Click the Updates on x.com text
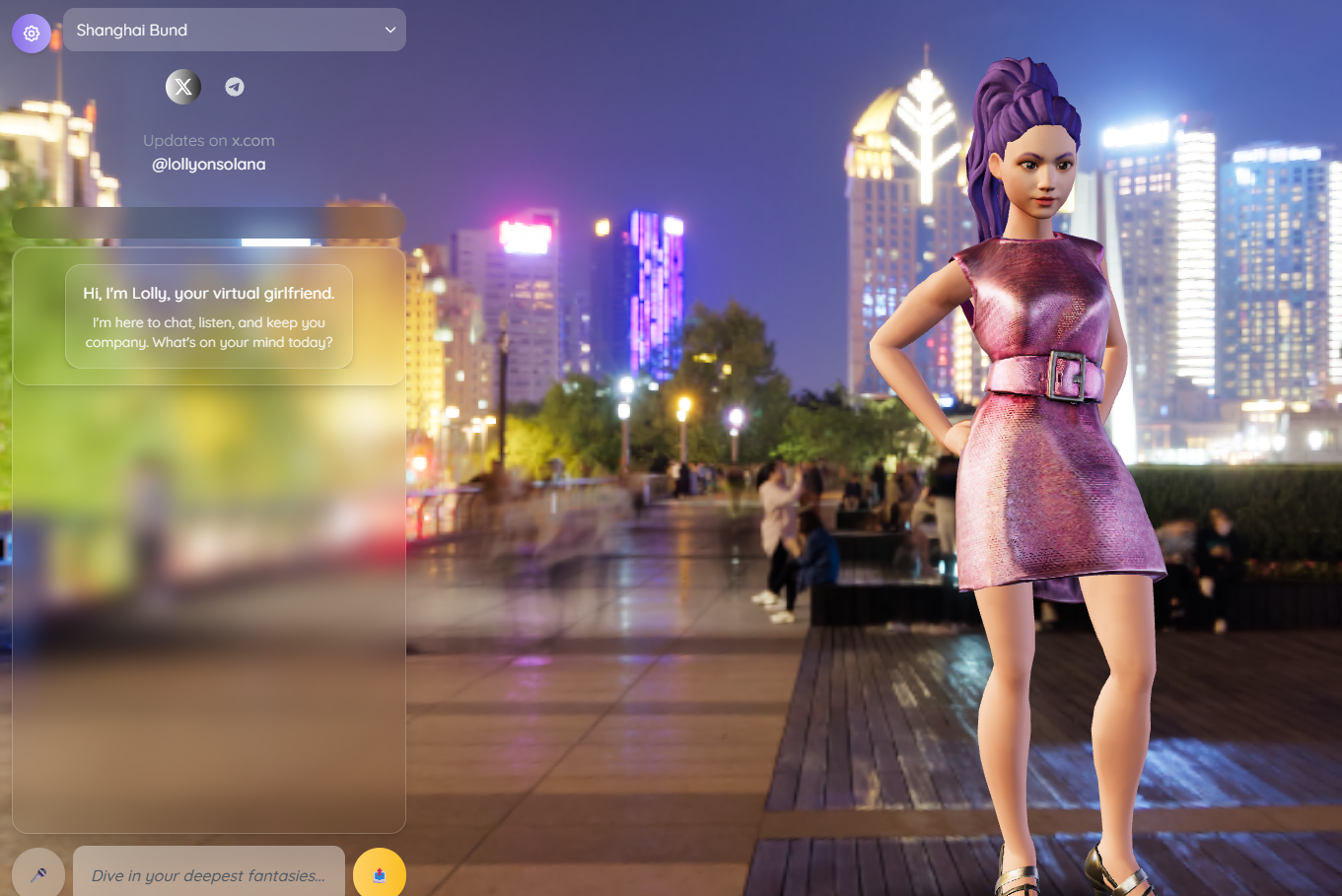Image resolution: width=1342 pixels, height=896 pixels. 208,140
